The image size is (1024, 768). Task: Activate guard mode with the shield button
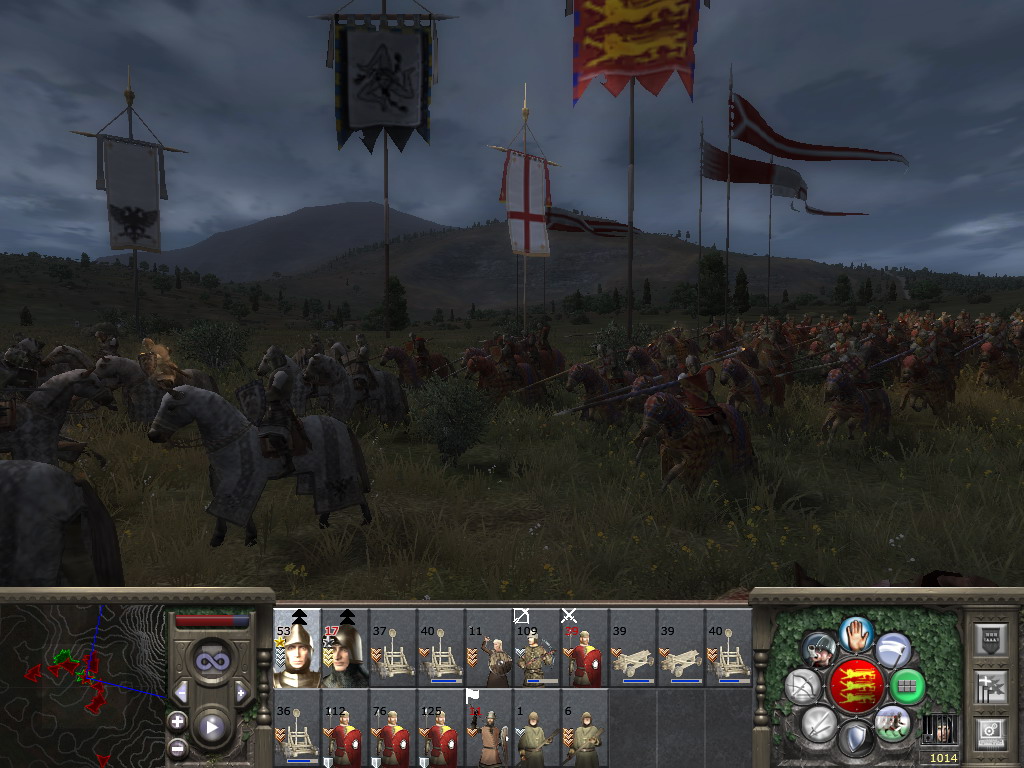coord(855,739)
